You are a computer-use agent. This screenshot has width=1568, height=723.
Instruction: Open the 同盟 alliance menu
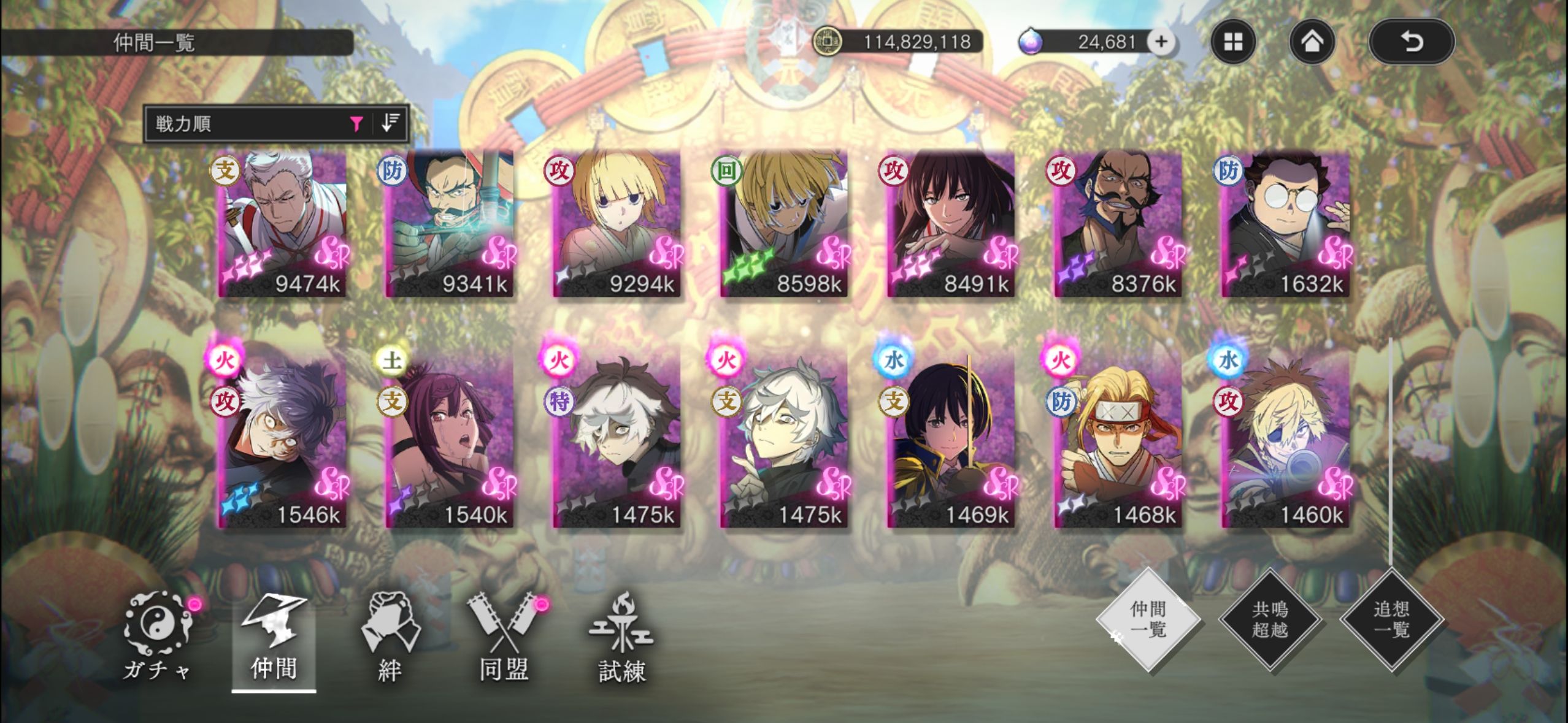[x=504, y=638]
